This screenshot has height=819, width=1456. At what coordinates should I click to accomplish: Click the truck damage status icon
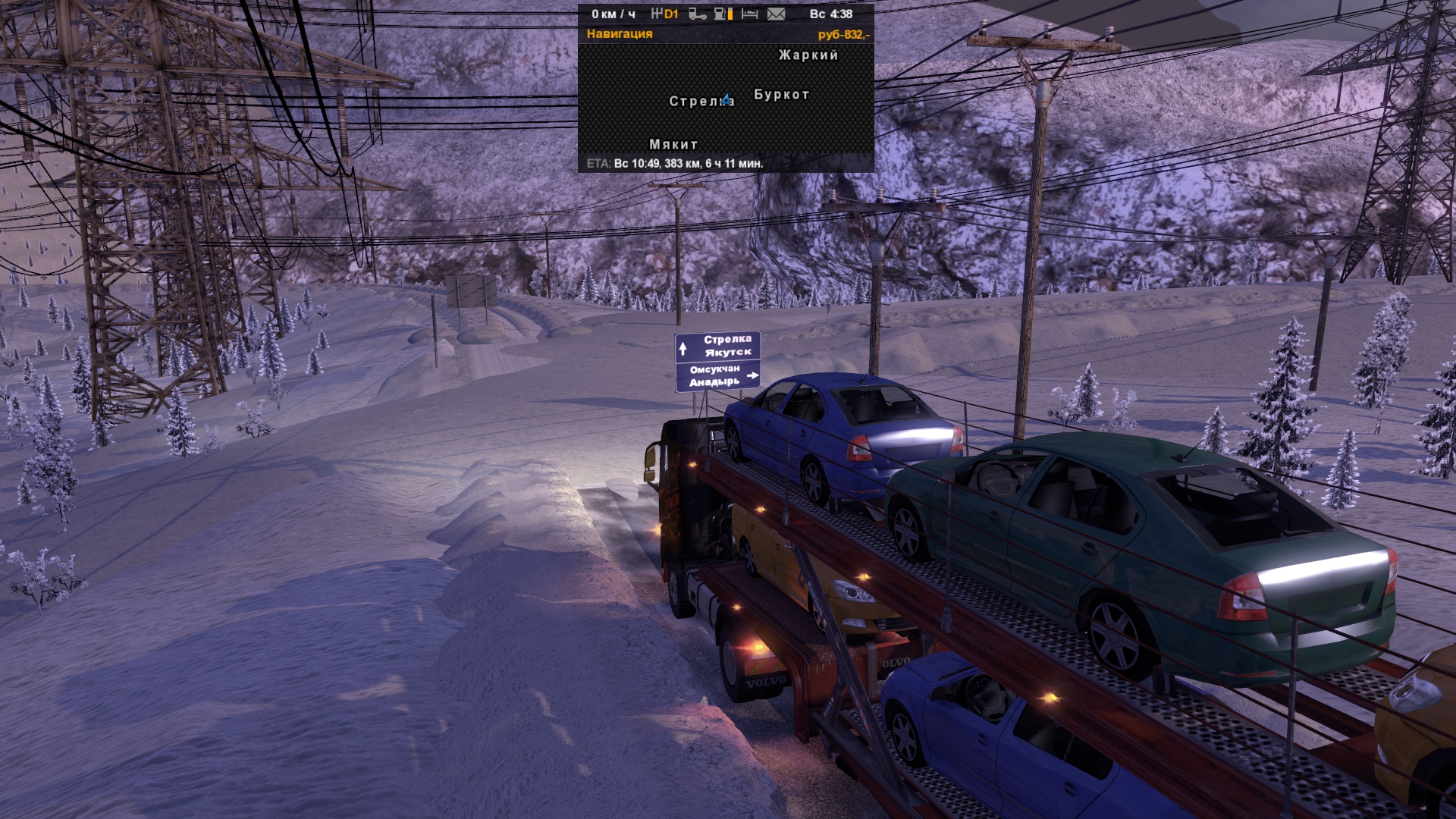click(x=698, y=14)
